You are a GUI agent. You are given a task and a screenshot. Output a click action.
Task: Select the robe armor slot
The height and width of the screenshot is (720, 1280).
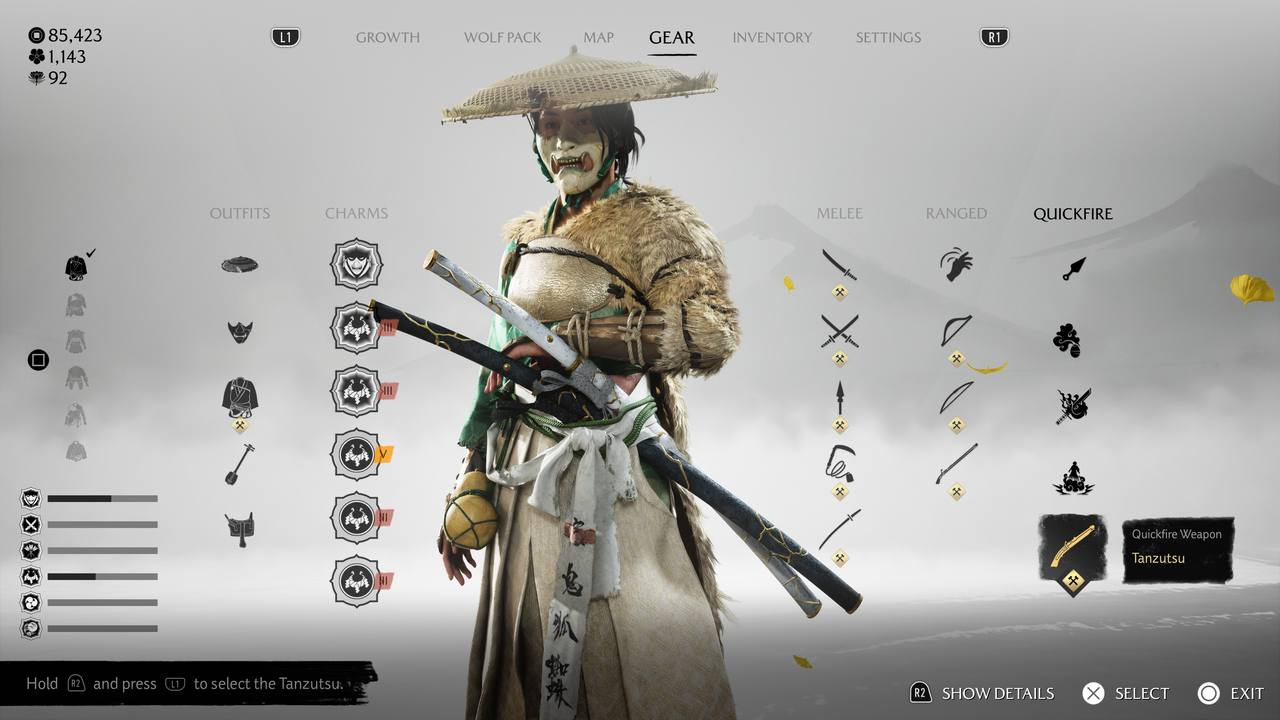pos(240,397)
